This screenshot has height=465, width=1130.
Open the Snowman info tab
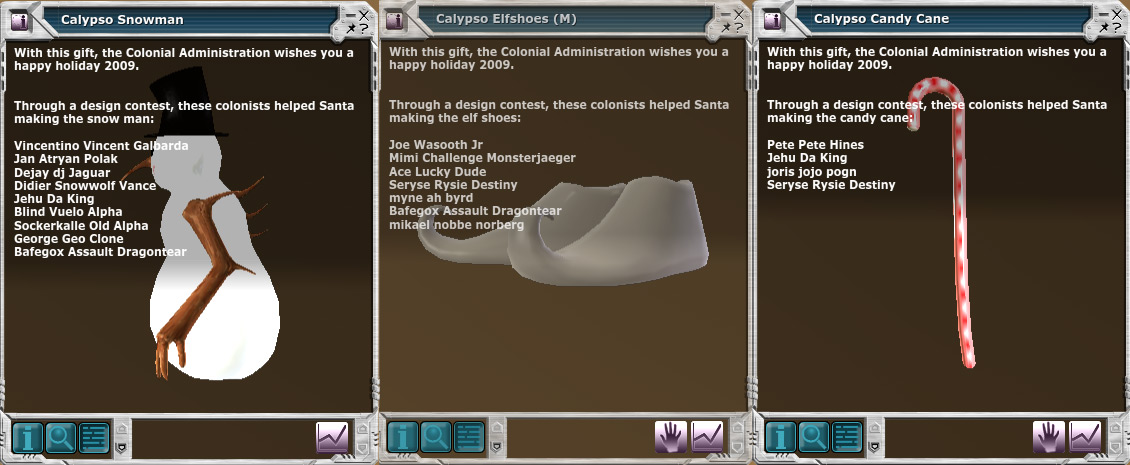[27, 437]
